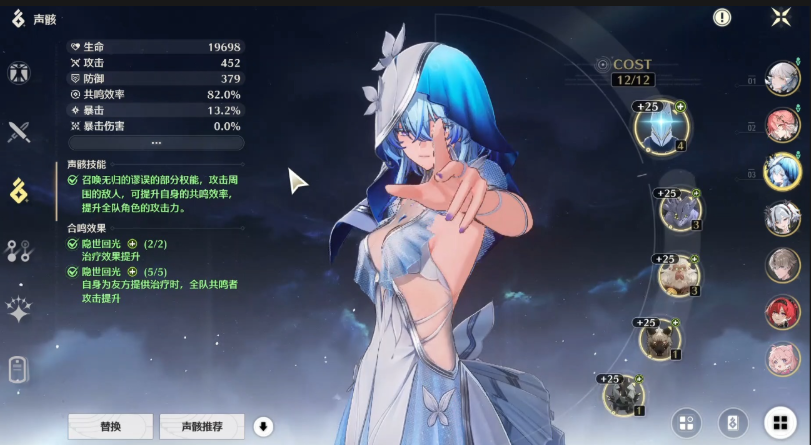Open 声骸推荐 echo recommendations

[x=202, y=426]
